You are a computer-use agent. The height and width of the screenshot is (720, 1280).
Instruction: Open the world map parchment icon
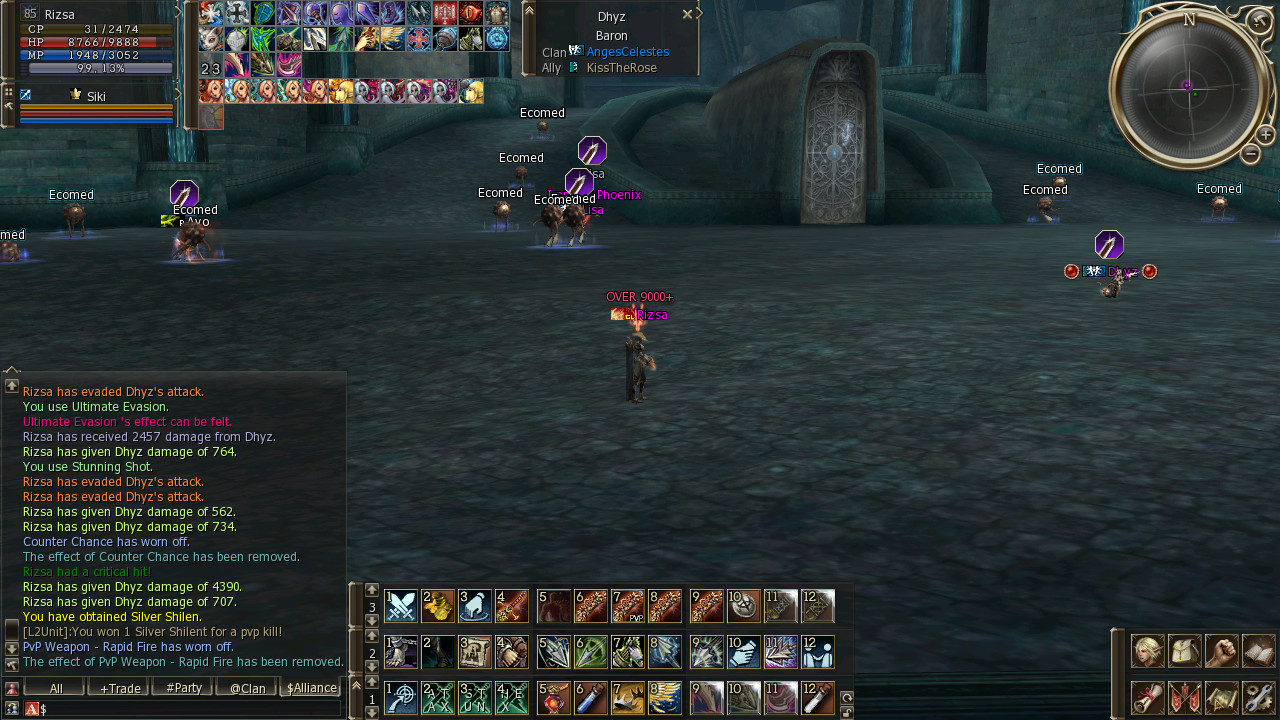click(1221, 697)
